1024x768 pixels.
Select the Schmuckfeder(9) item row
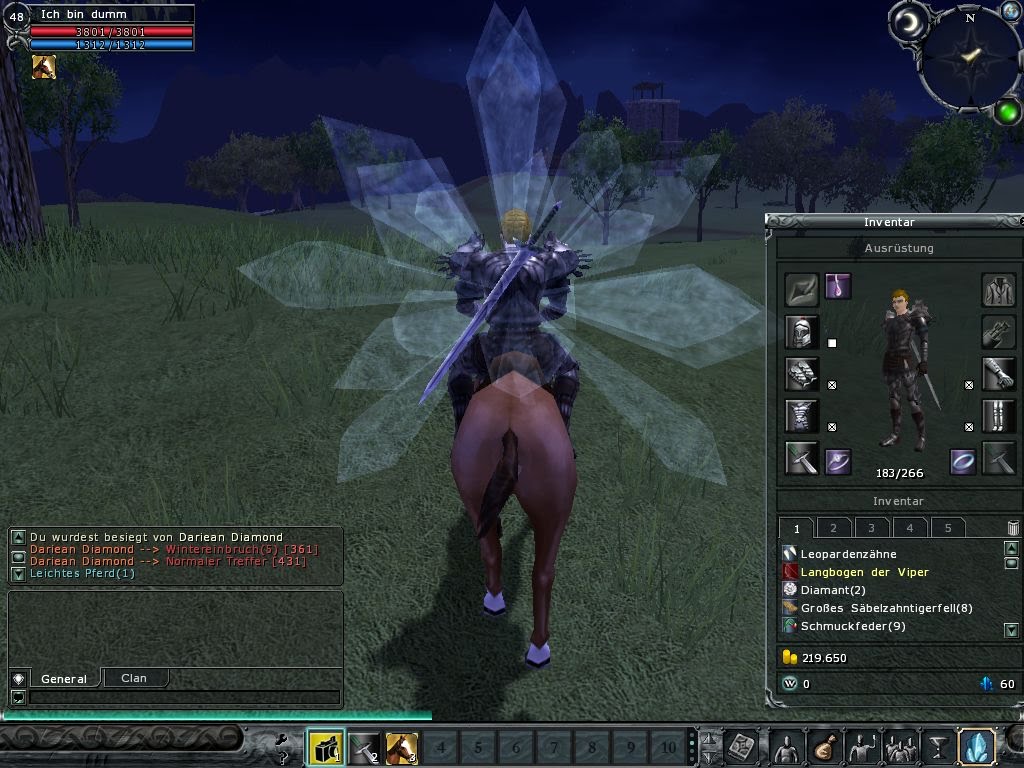click(852, 626)
